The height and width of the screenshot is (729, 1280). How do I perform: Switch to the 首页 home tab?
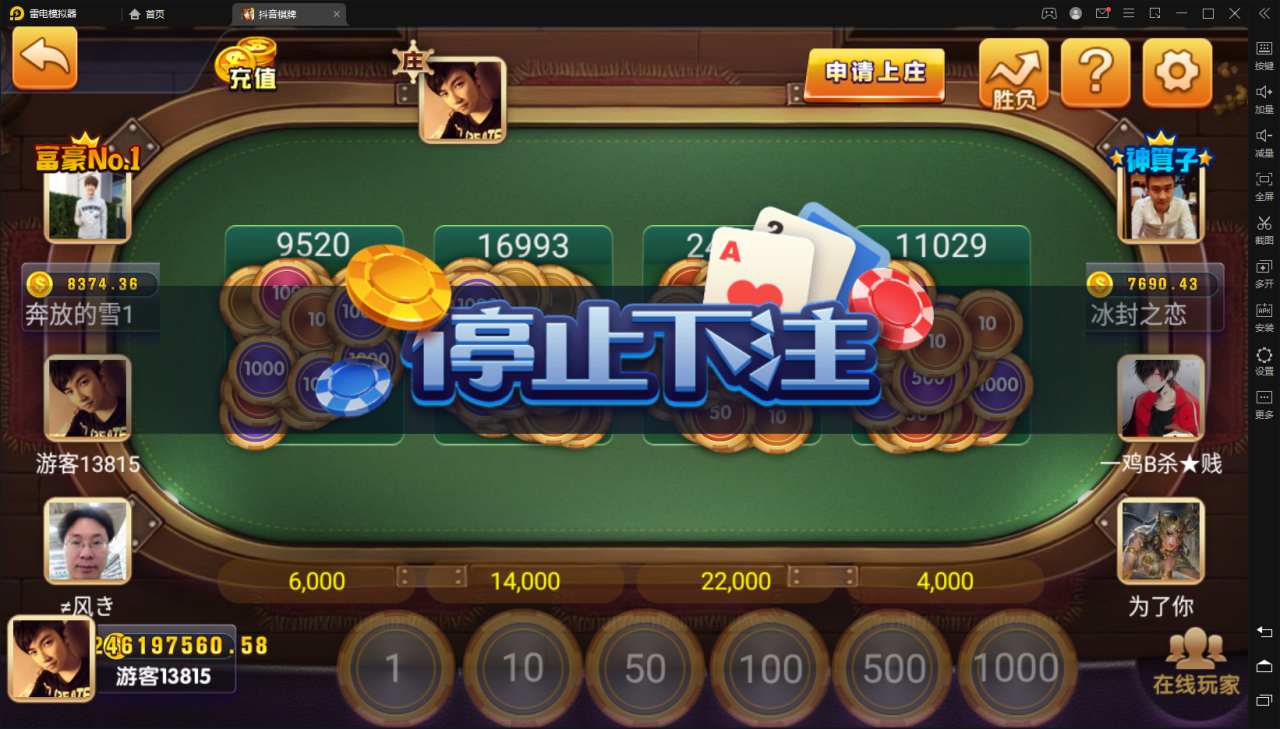click(147, 14)
